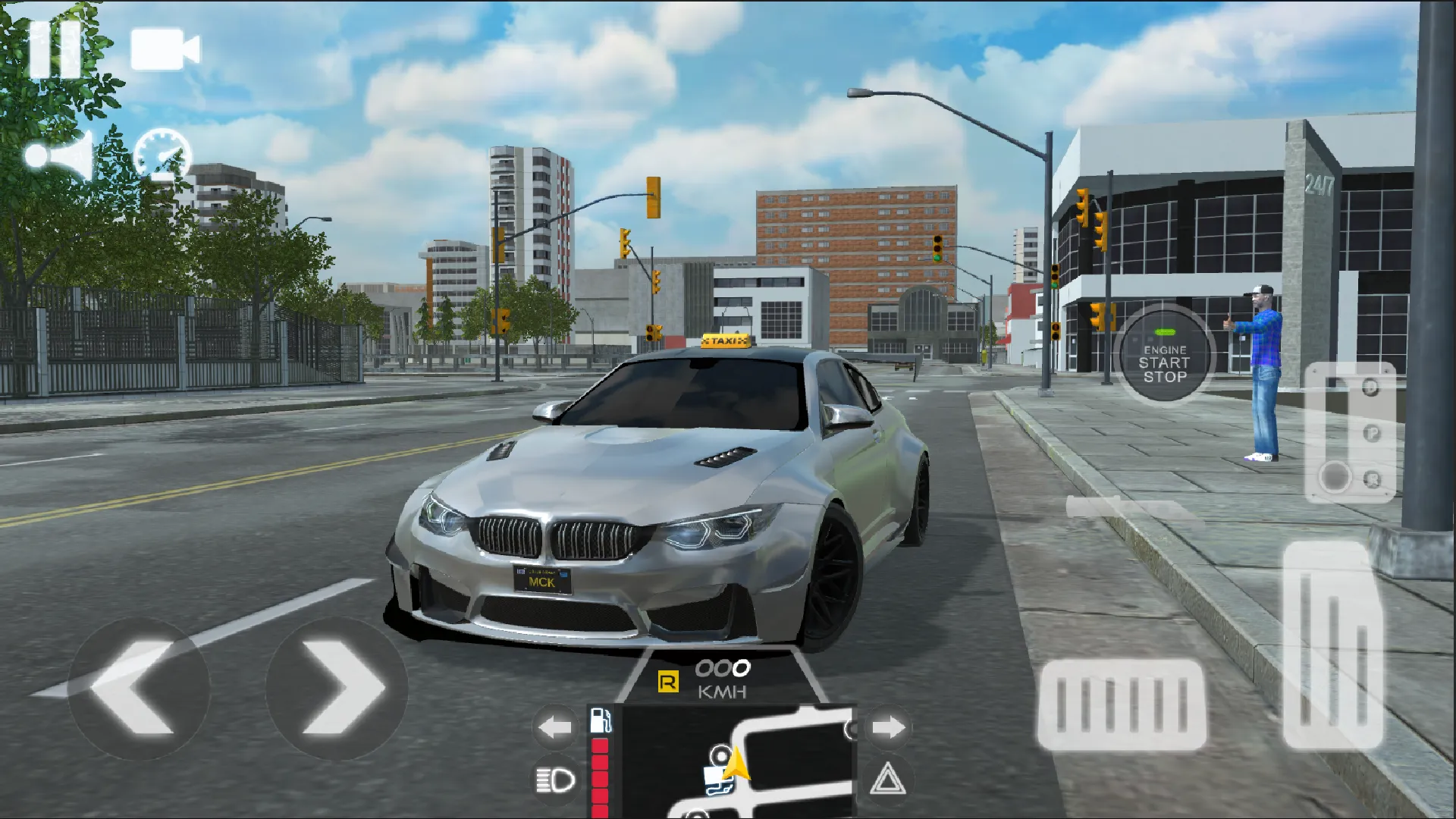Enable the left turn signal
This screenshot has height=819, width=1456.
click(555, 726)
